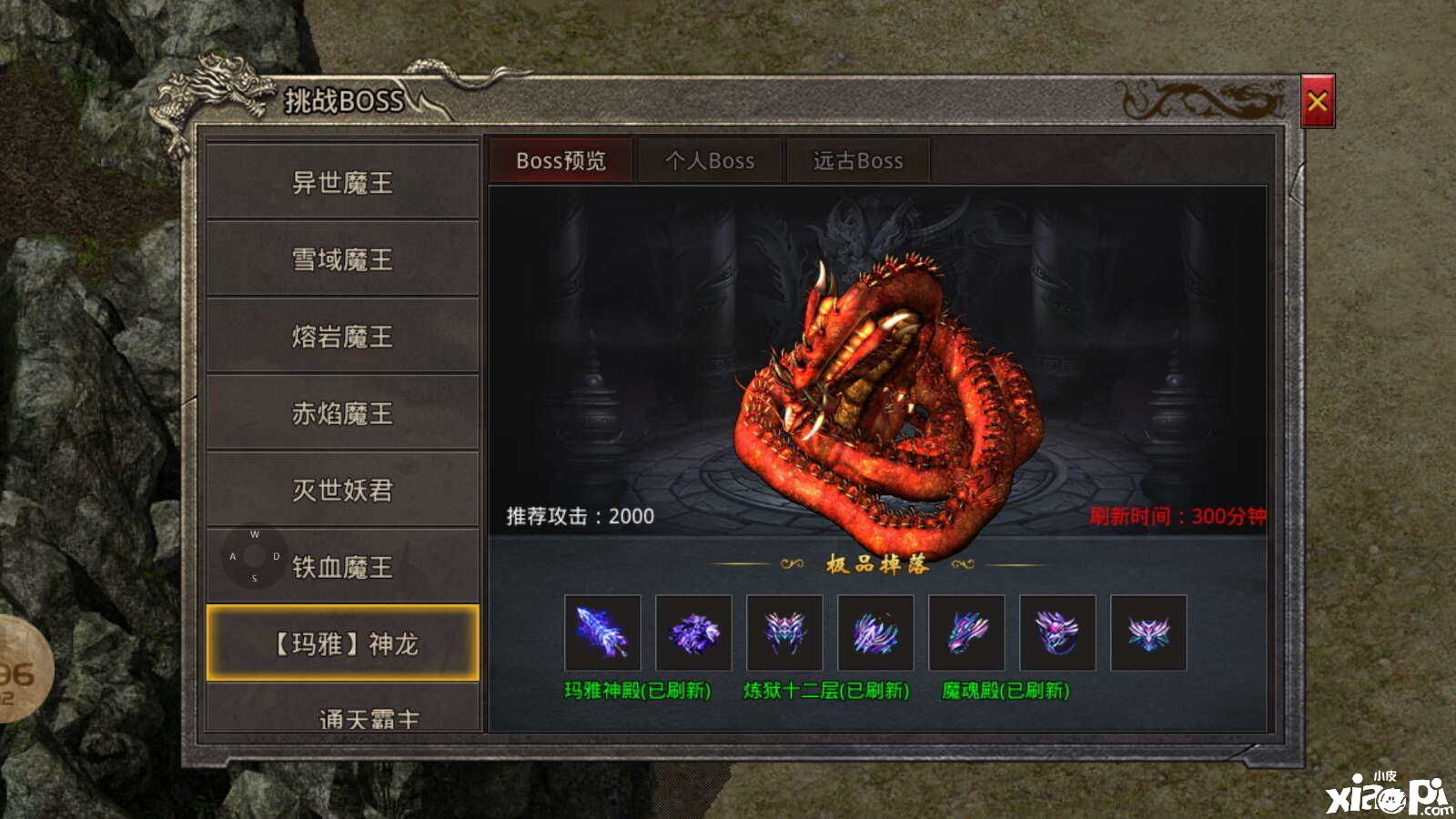Select 异世魔王 in the boss list
This screenshot has height=819, width=1456.
click(x=342, y=183)
